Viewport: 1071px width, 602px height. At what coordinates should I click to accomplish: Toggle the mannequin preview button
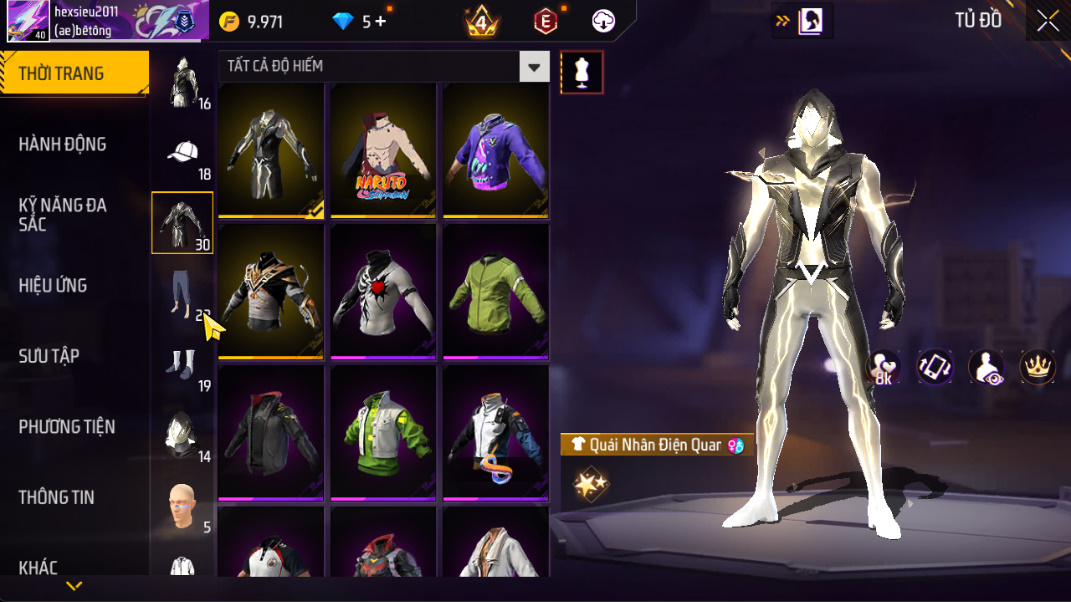pyautogui.click(x=582, y=72)
